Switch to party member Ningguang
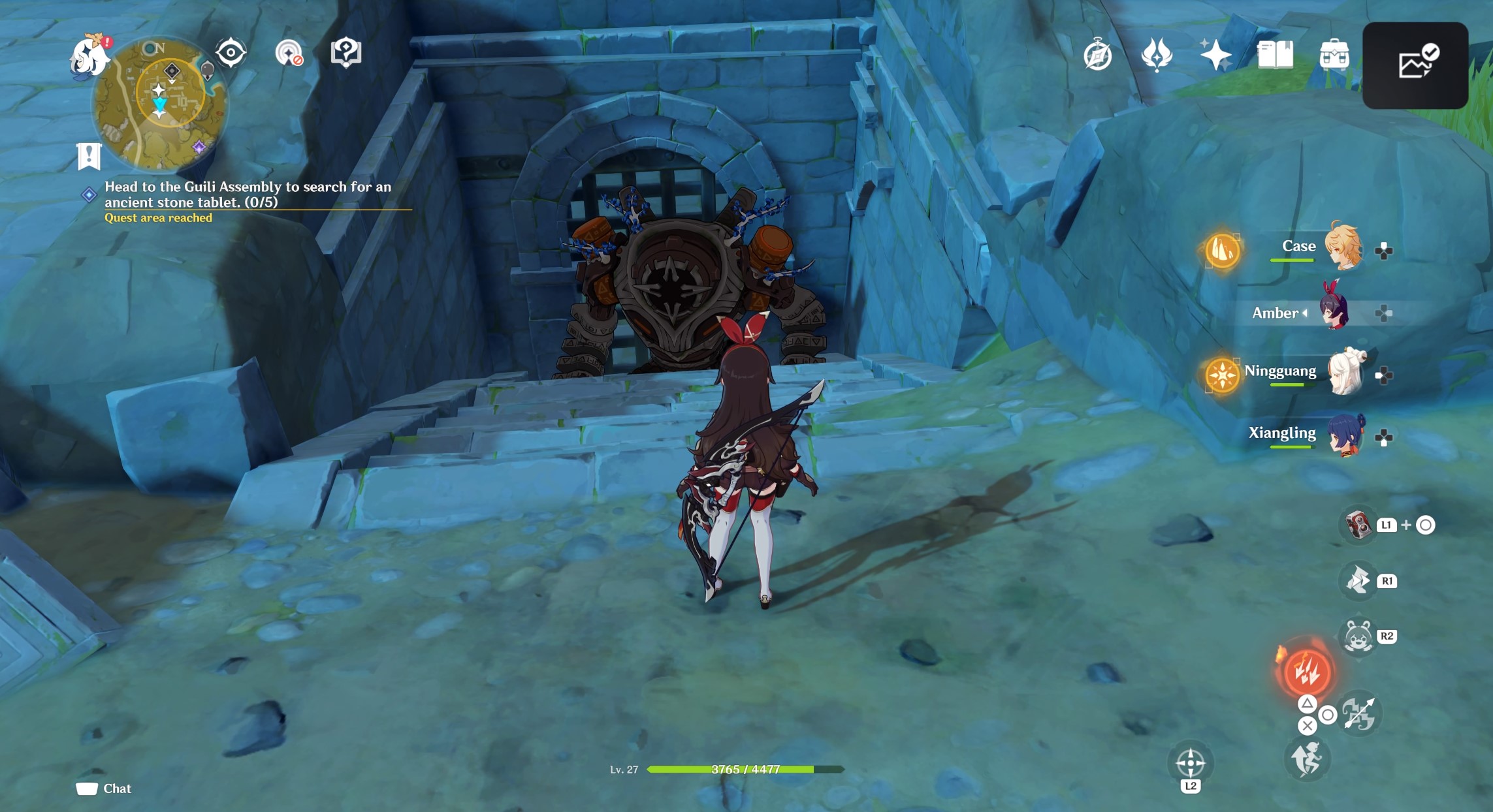The width and height of the screenshot is (1493, 812). (1345, 373)
